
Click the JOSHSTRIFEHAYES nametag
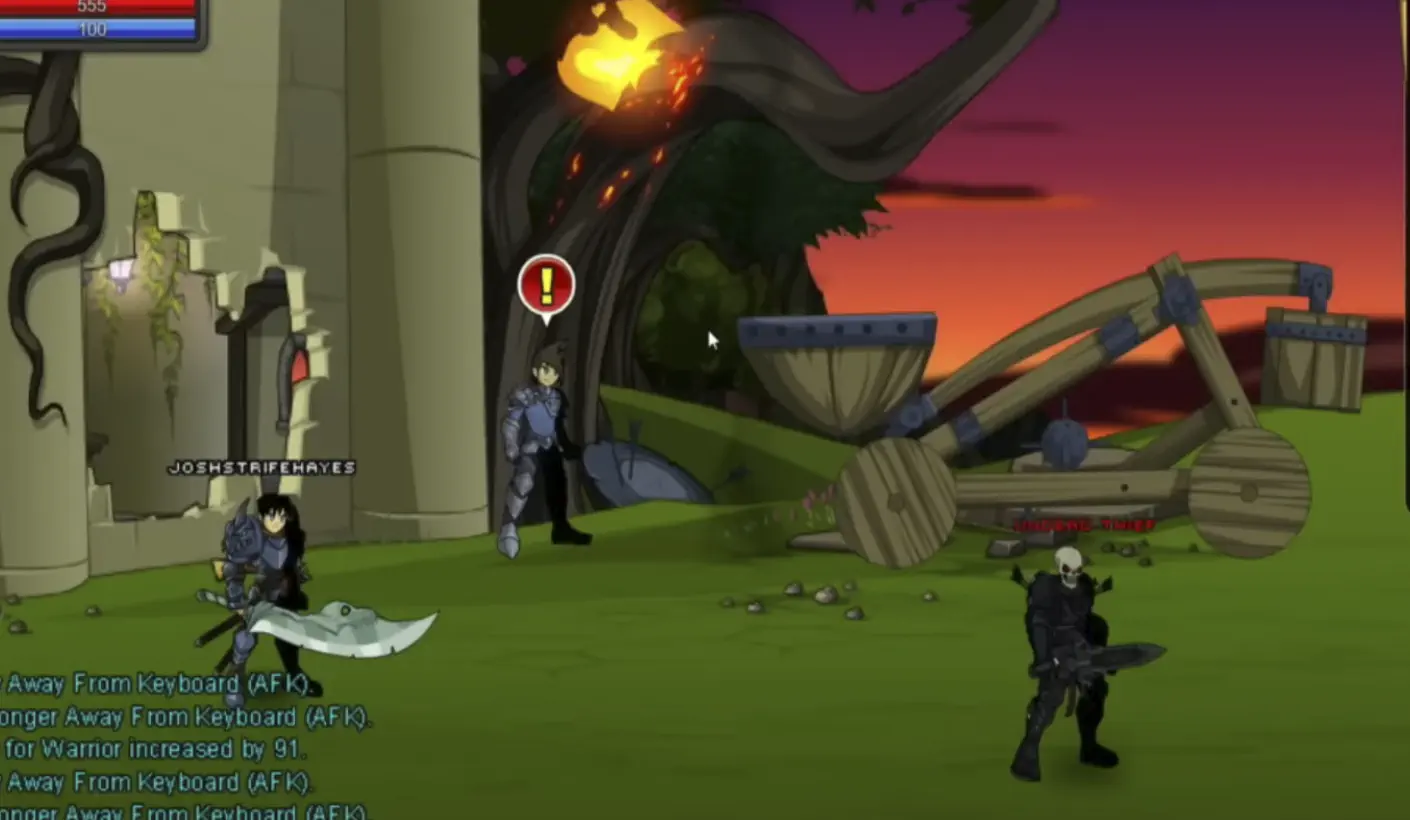point(262,466)
